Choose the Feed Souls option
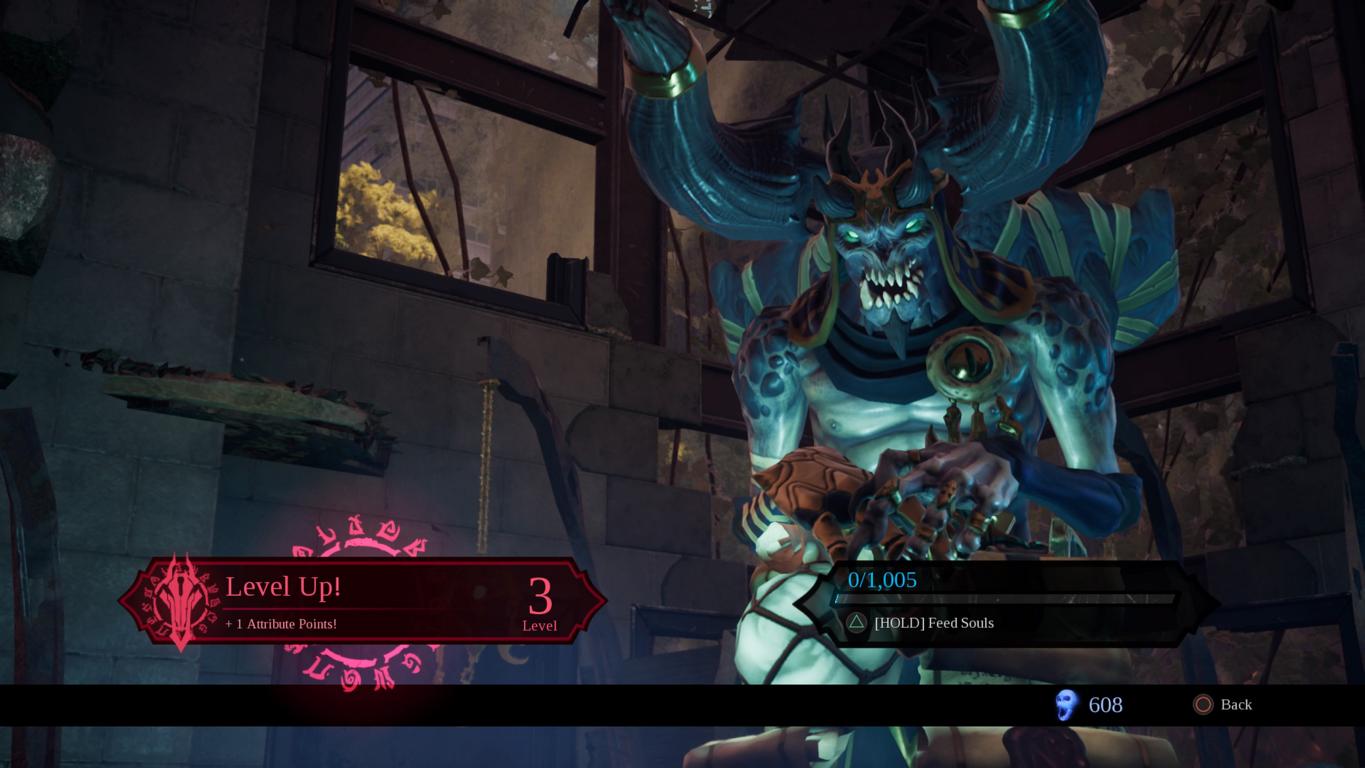 932,623
